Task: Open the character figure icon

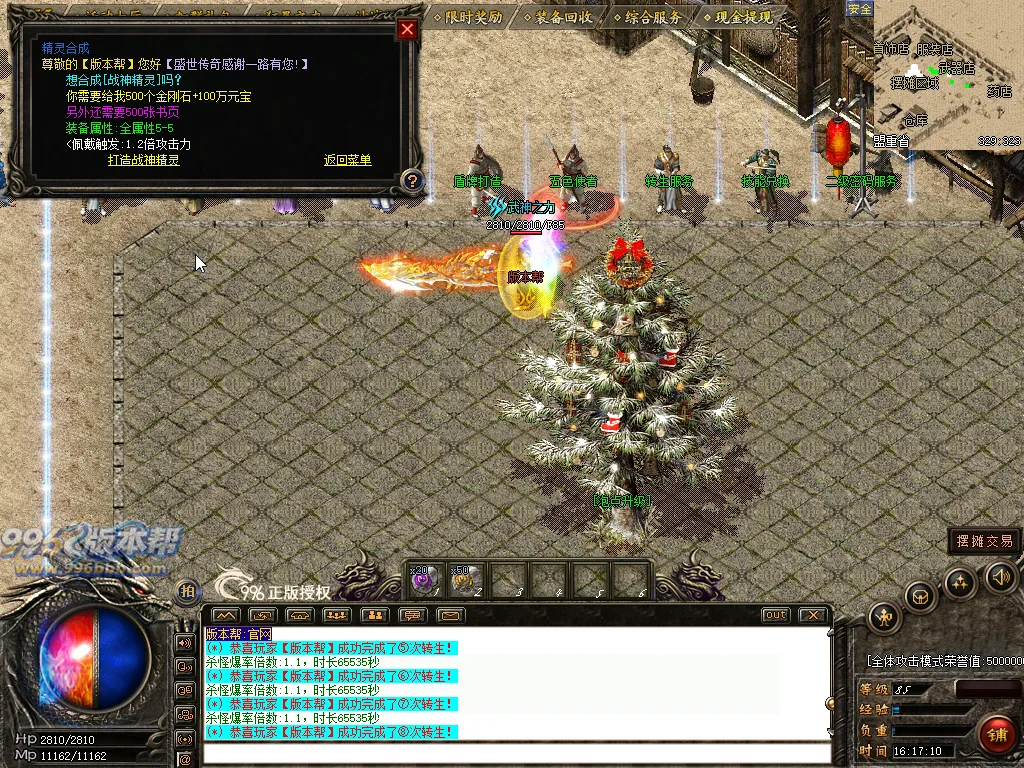Action: [884, 617]
